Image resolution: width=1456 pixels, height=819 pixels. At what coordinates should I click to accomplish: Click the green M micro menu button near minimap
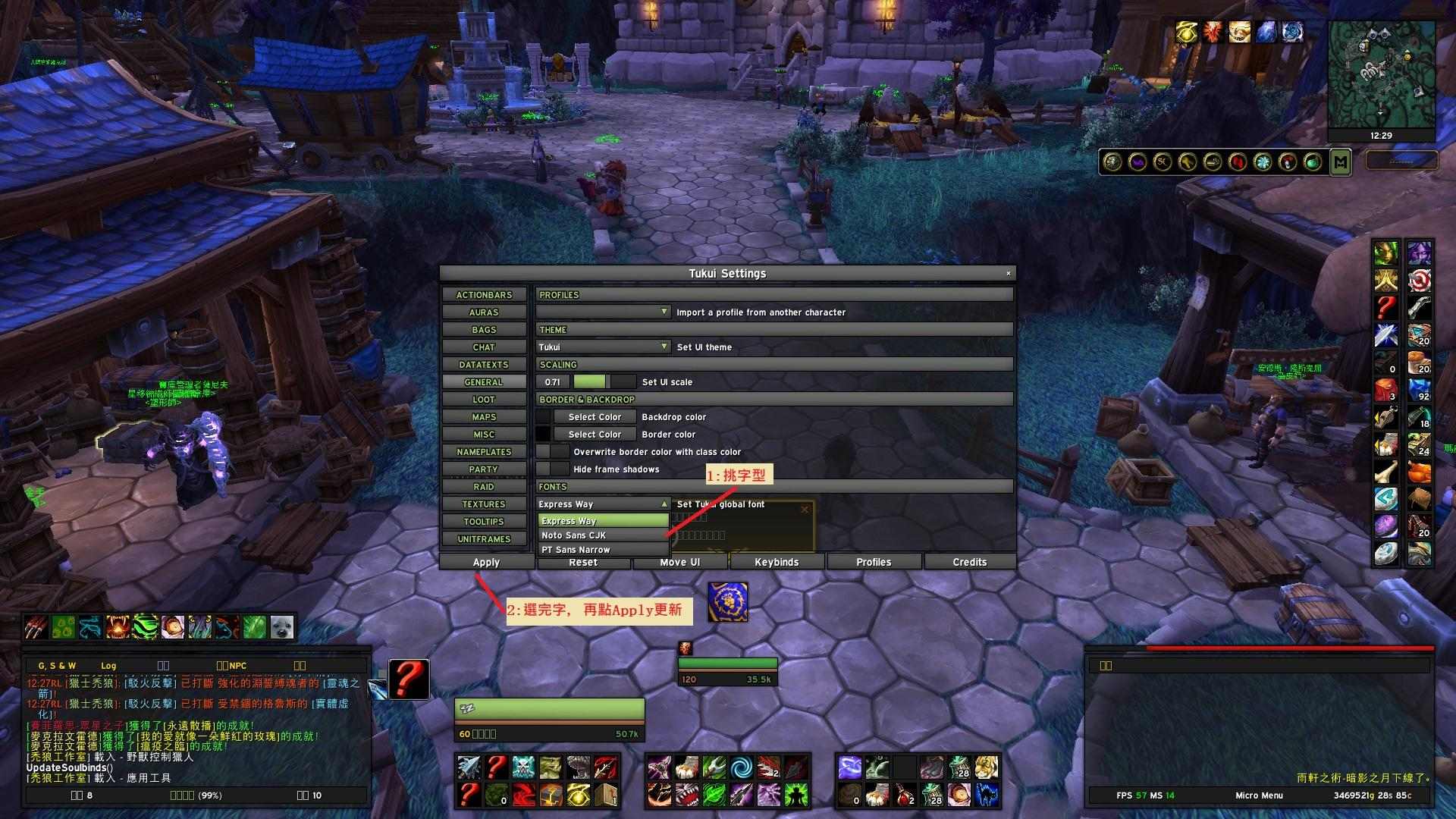point(1341,161)
